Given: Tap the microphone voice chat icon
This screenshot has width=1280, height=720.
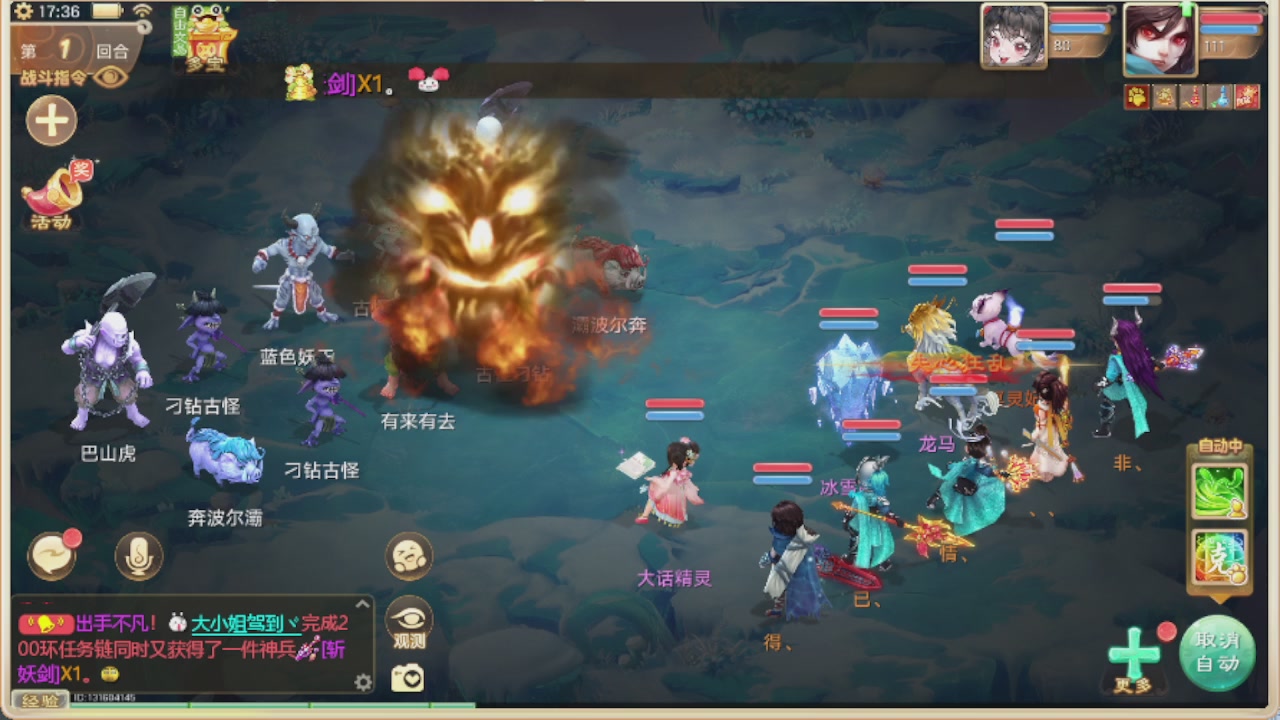Looking at the screenshot, I should click(137, 557).
